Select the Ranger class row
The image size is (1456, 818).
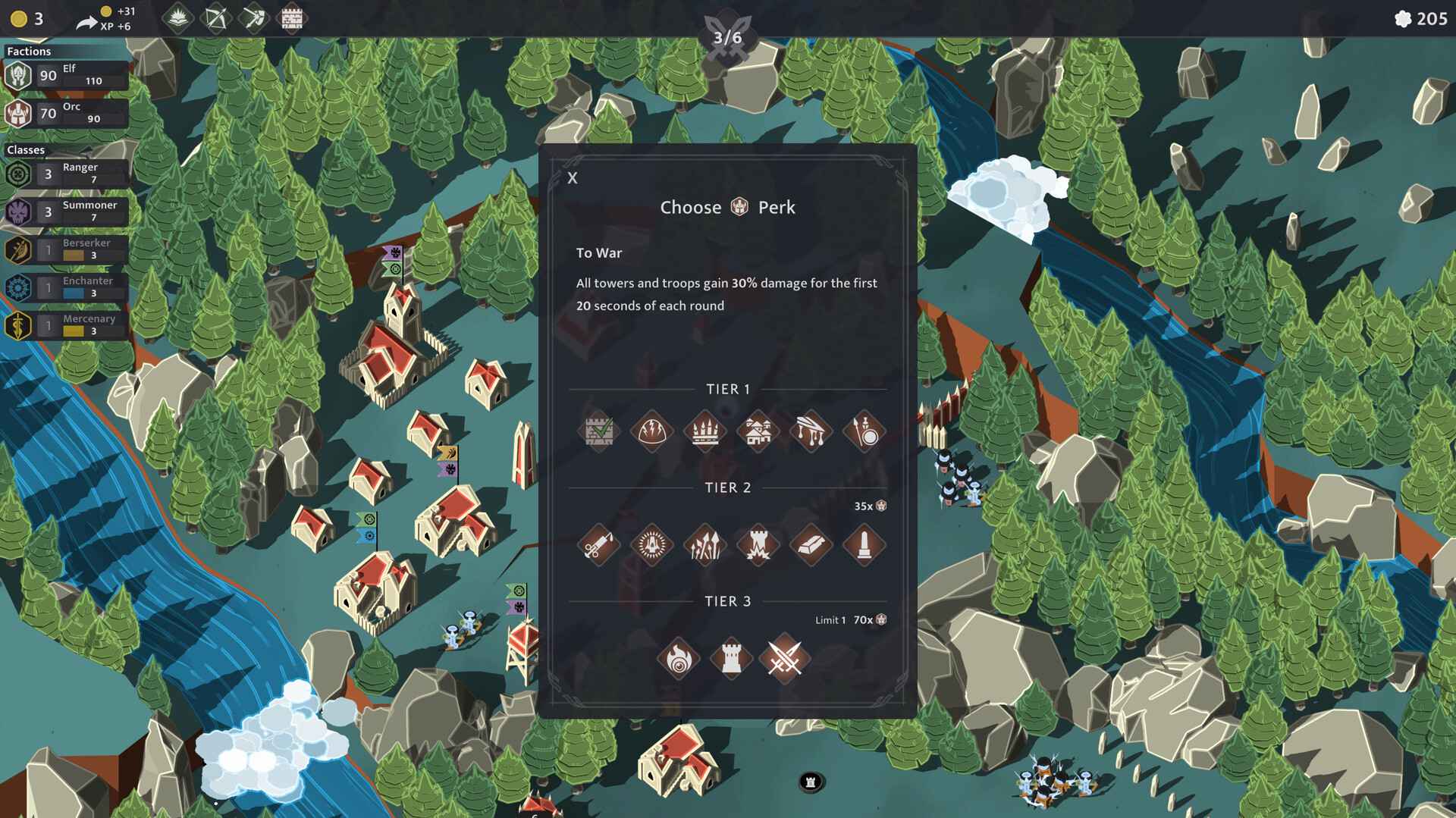[x=66, y=174]
